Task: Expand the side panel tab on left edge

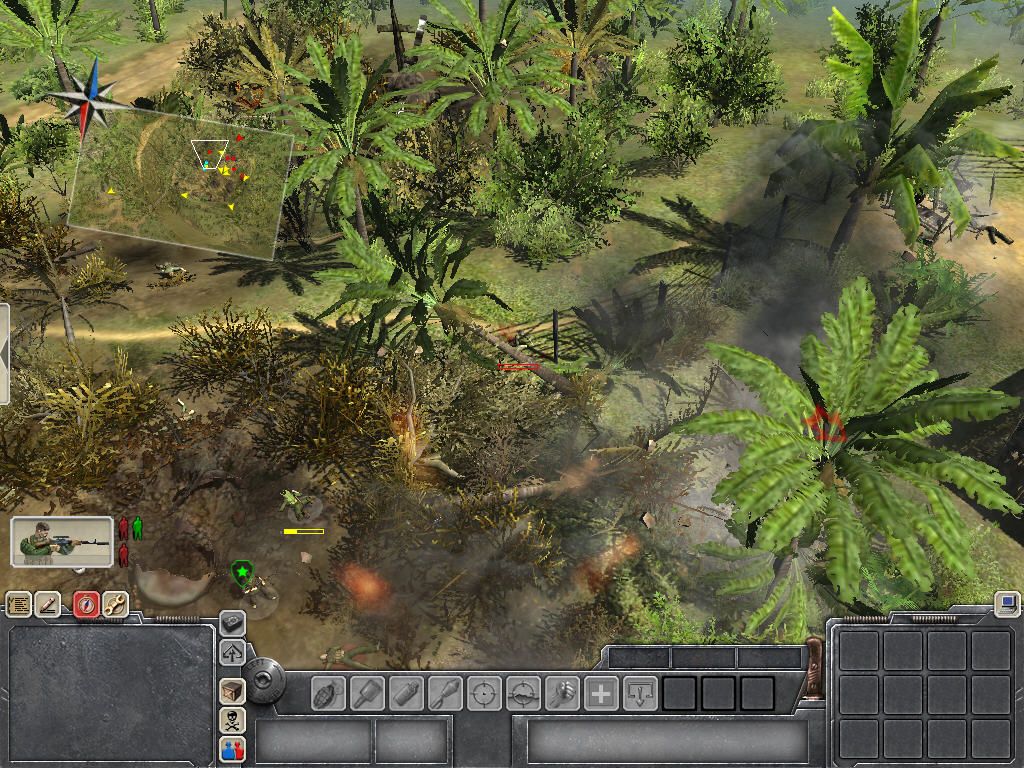Action: coord(4,354)
